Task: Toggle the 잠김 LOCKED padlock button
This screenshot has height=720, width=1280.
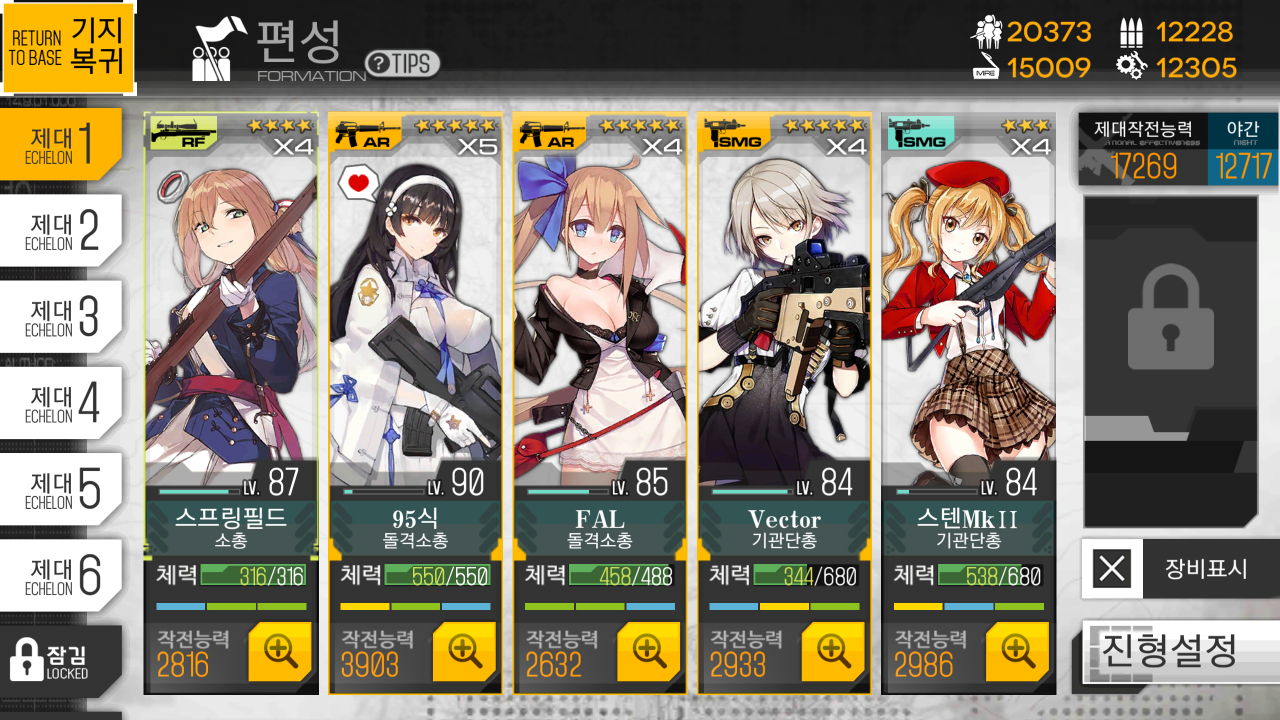Action: [60, 659]
